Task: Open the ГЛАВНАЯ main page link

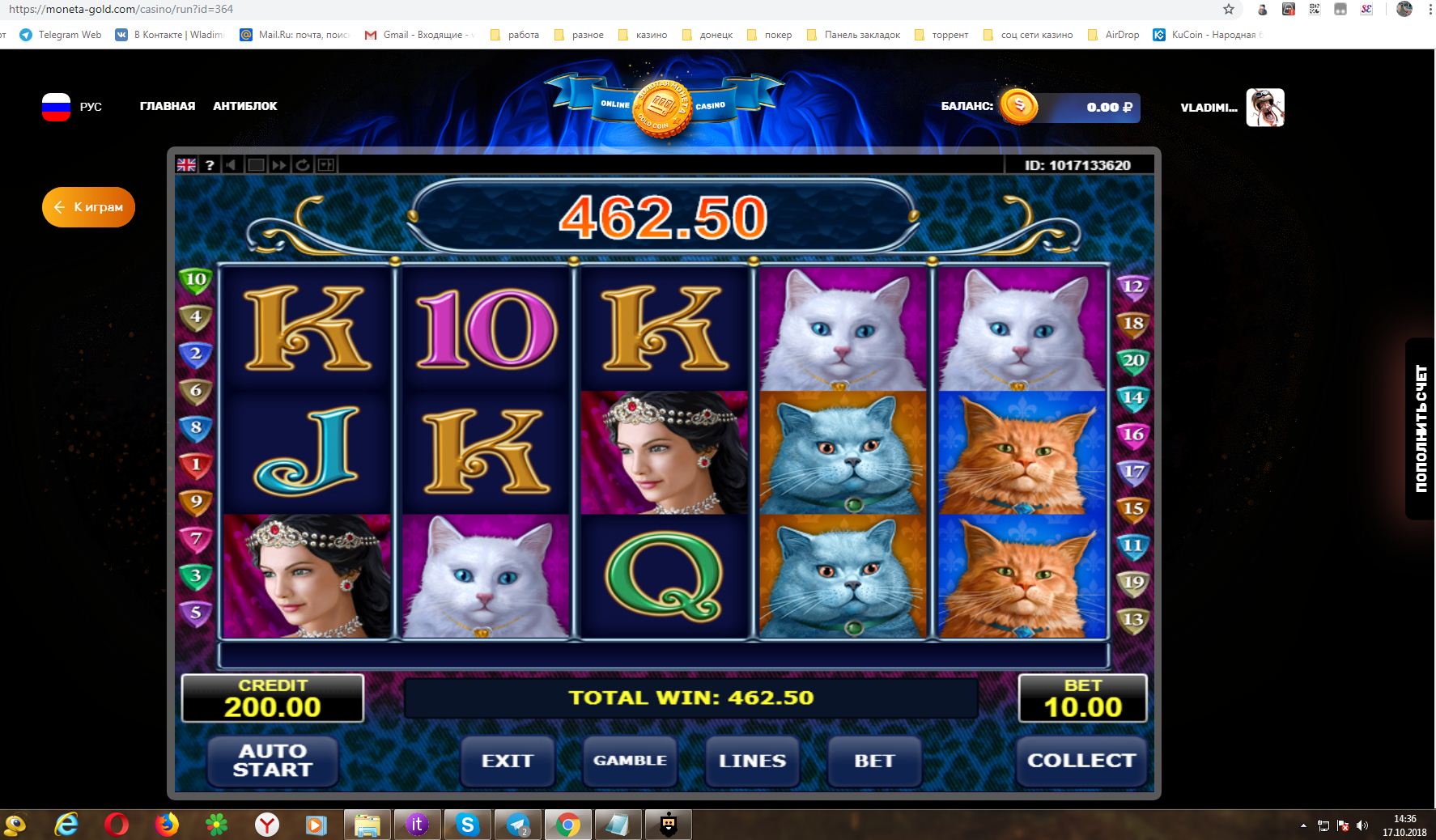Action: pyautogui.click(x=168, y=106)
